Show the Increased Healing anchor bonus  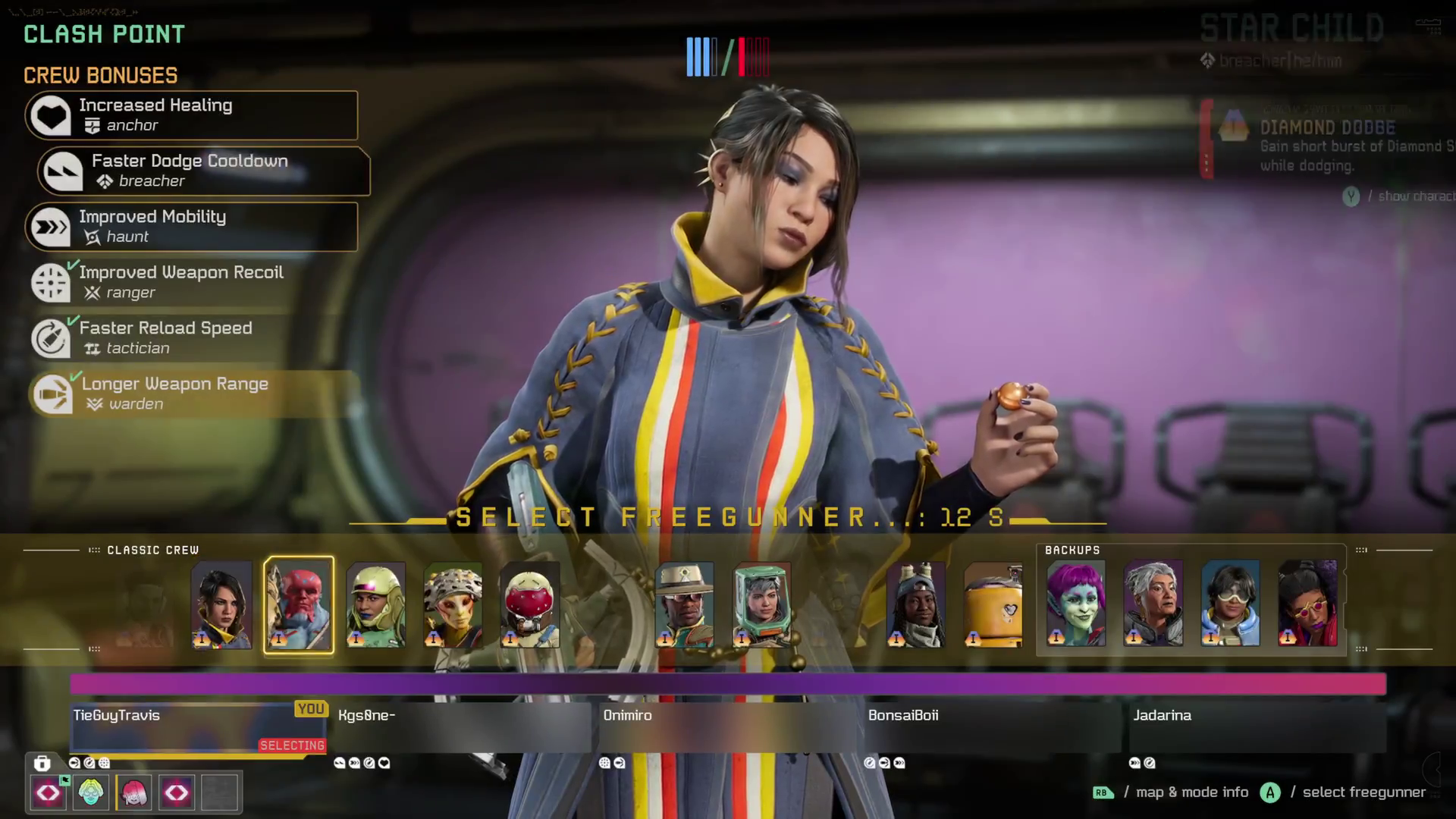click(191, 115)
